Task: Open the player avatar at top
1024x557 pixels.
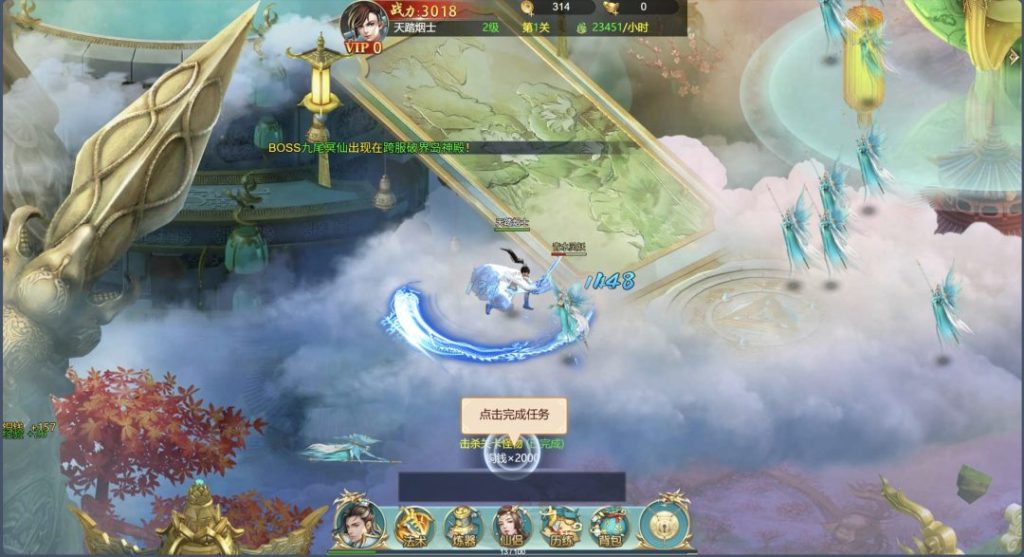Action: pos(364,20)
